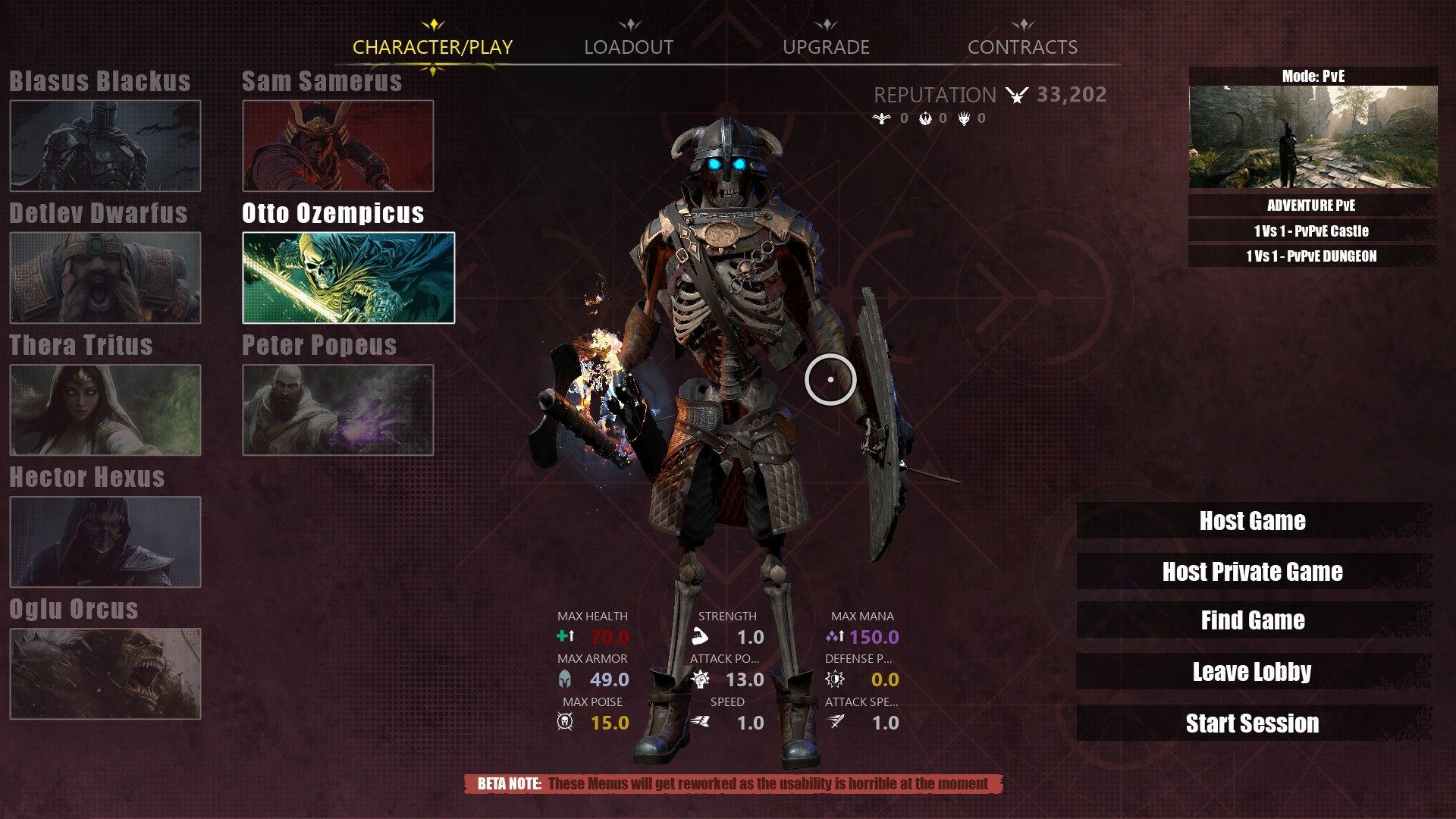Select the Character/Play tab
Screen dimensions: 1456x819
(432, 47)
